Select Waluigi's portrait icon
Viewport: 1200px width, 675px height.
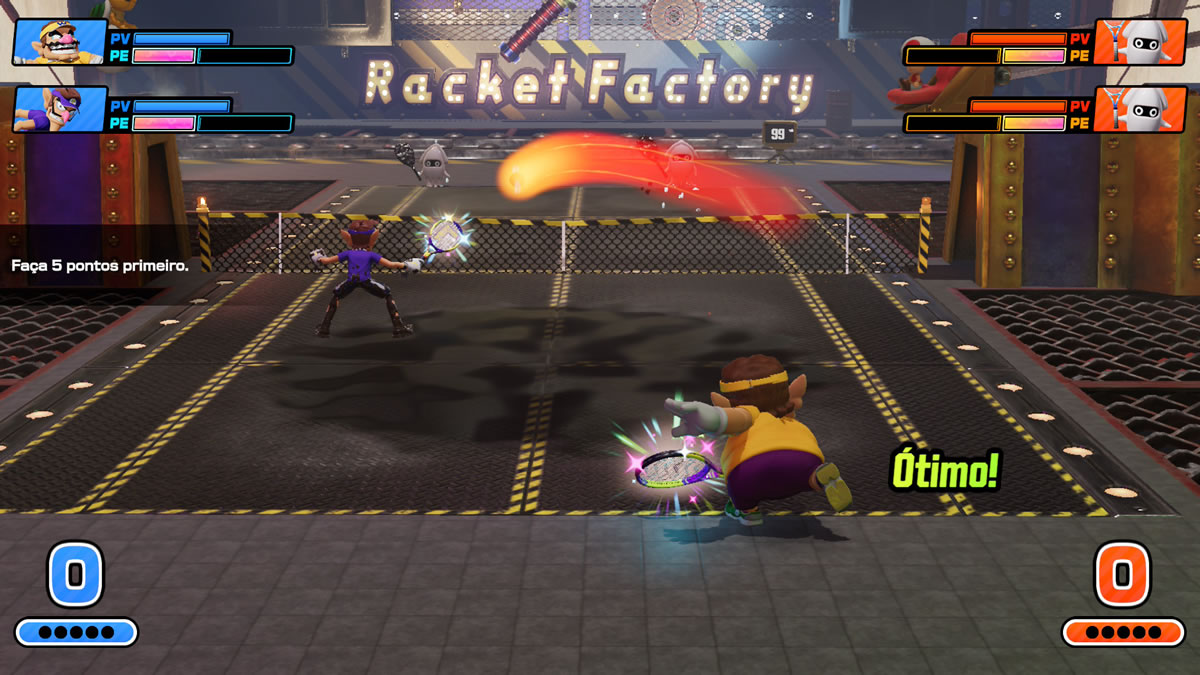[x=59, y=109]
